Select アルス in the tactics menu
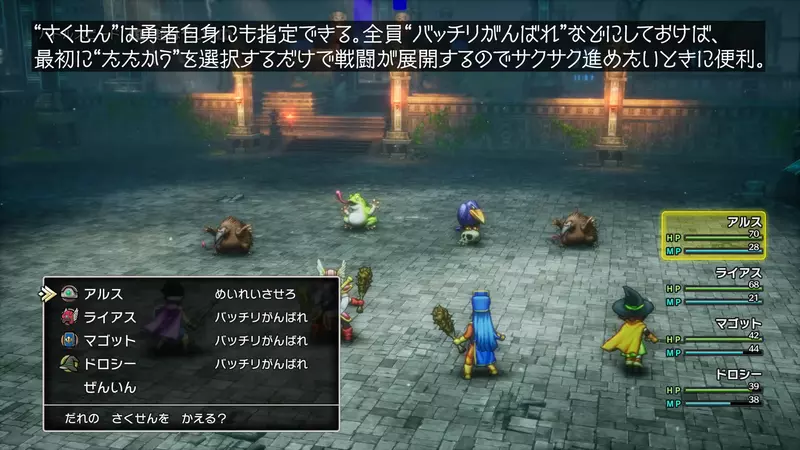The width and height of the screenshot is (800, 450). [x=104, y=294]
